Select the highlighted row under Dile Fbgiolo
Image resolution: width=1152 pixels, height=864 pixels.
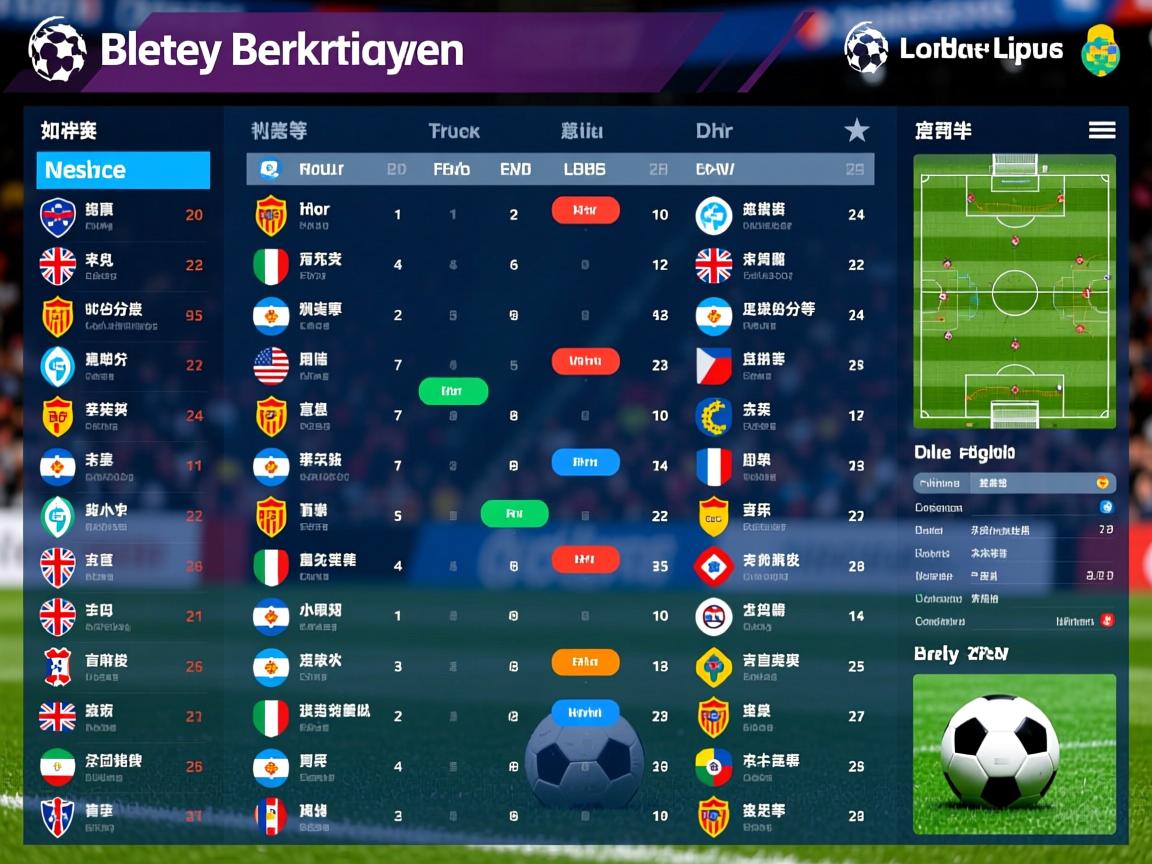coord(1014,483)
